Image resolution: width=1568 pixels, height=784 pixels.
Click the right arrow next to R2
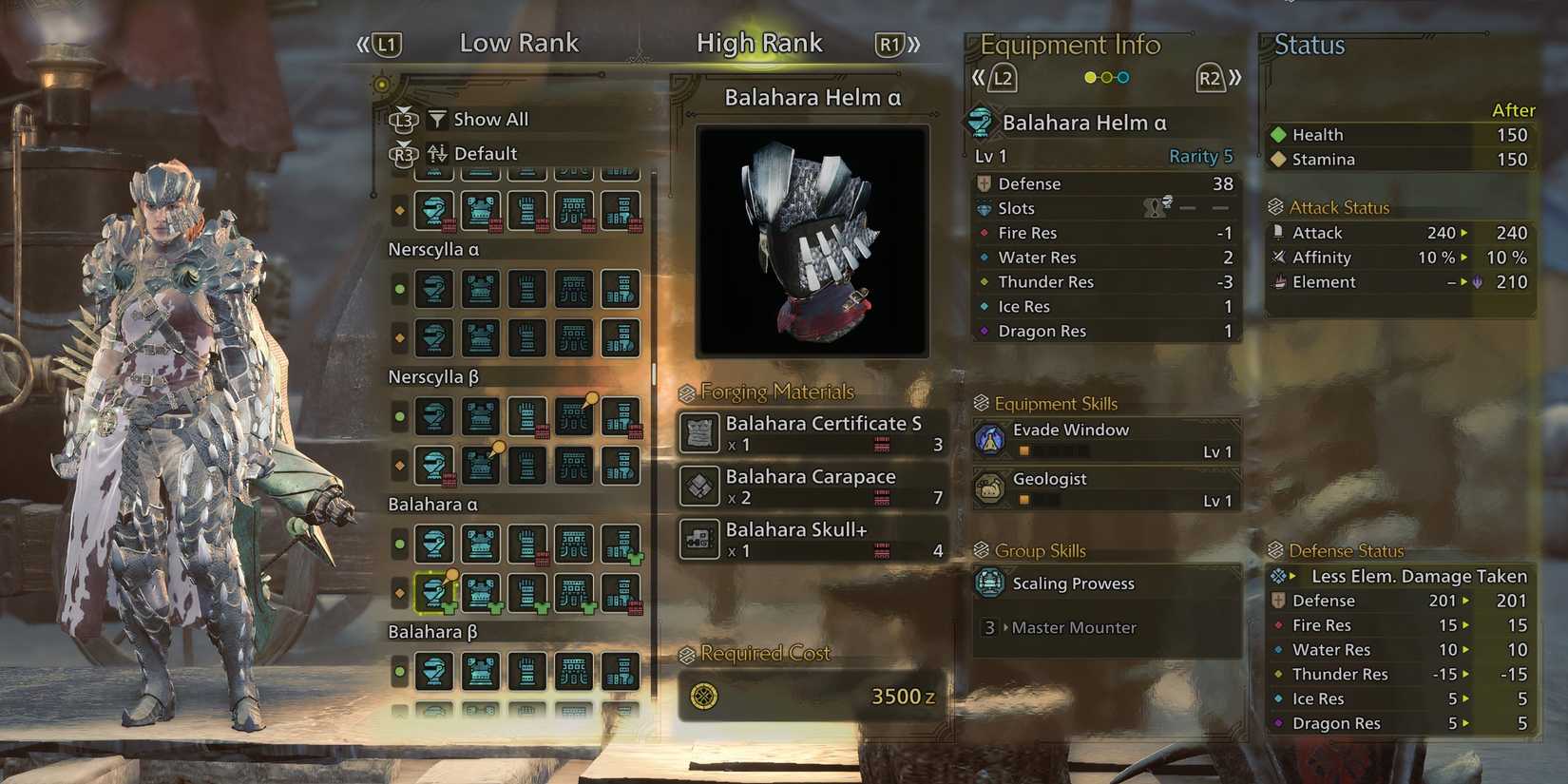(1236, 78)
